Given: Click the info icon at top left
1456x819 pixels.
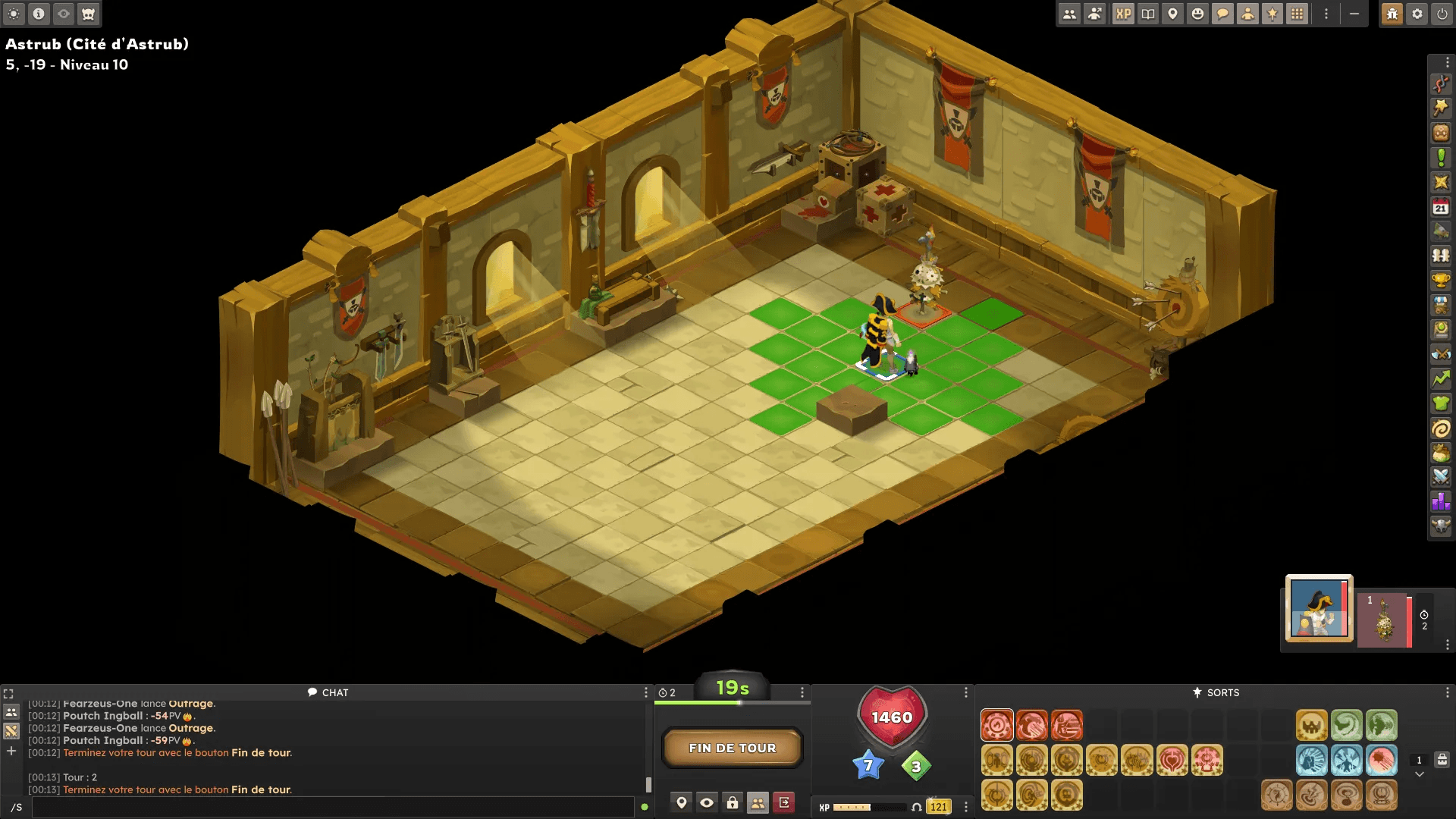Looking at the screenshot, I should coord(39,14).
